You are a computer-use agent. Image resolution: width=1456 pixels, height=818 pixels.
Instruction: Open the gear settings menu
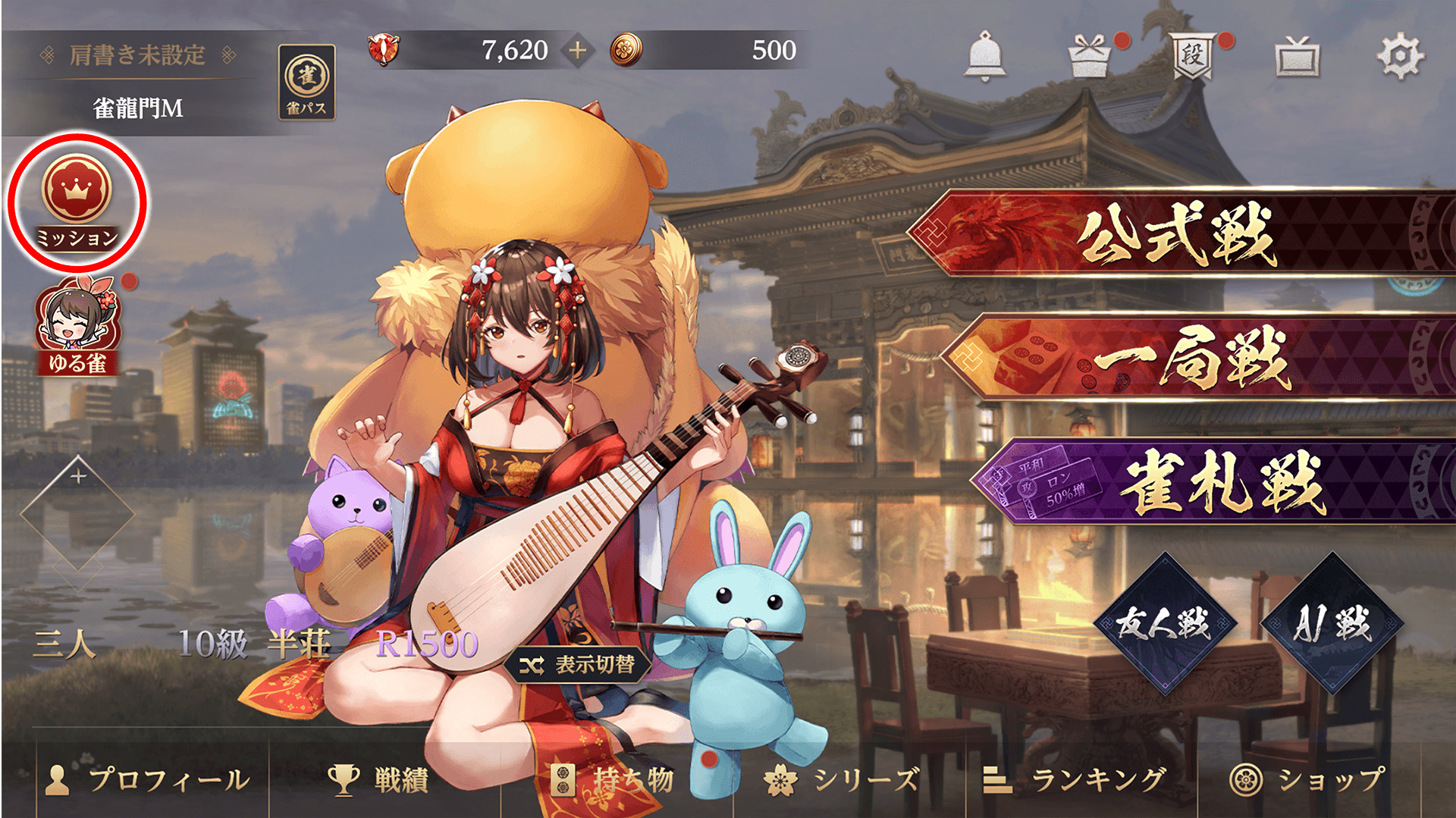(1400, 55)
